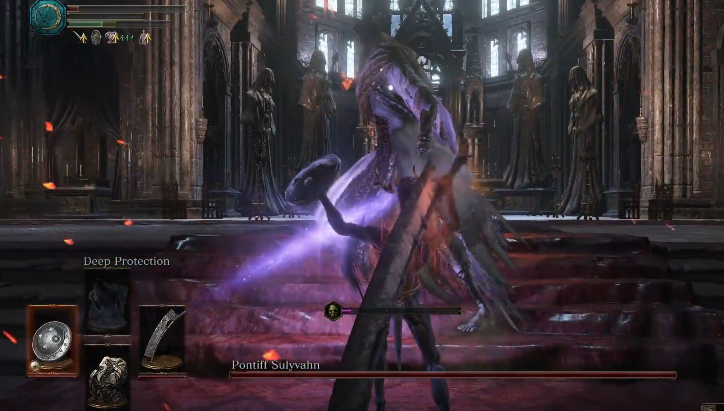Choose the Deep Protection spell slot

[x=107, y=300]
